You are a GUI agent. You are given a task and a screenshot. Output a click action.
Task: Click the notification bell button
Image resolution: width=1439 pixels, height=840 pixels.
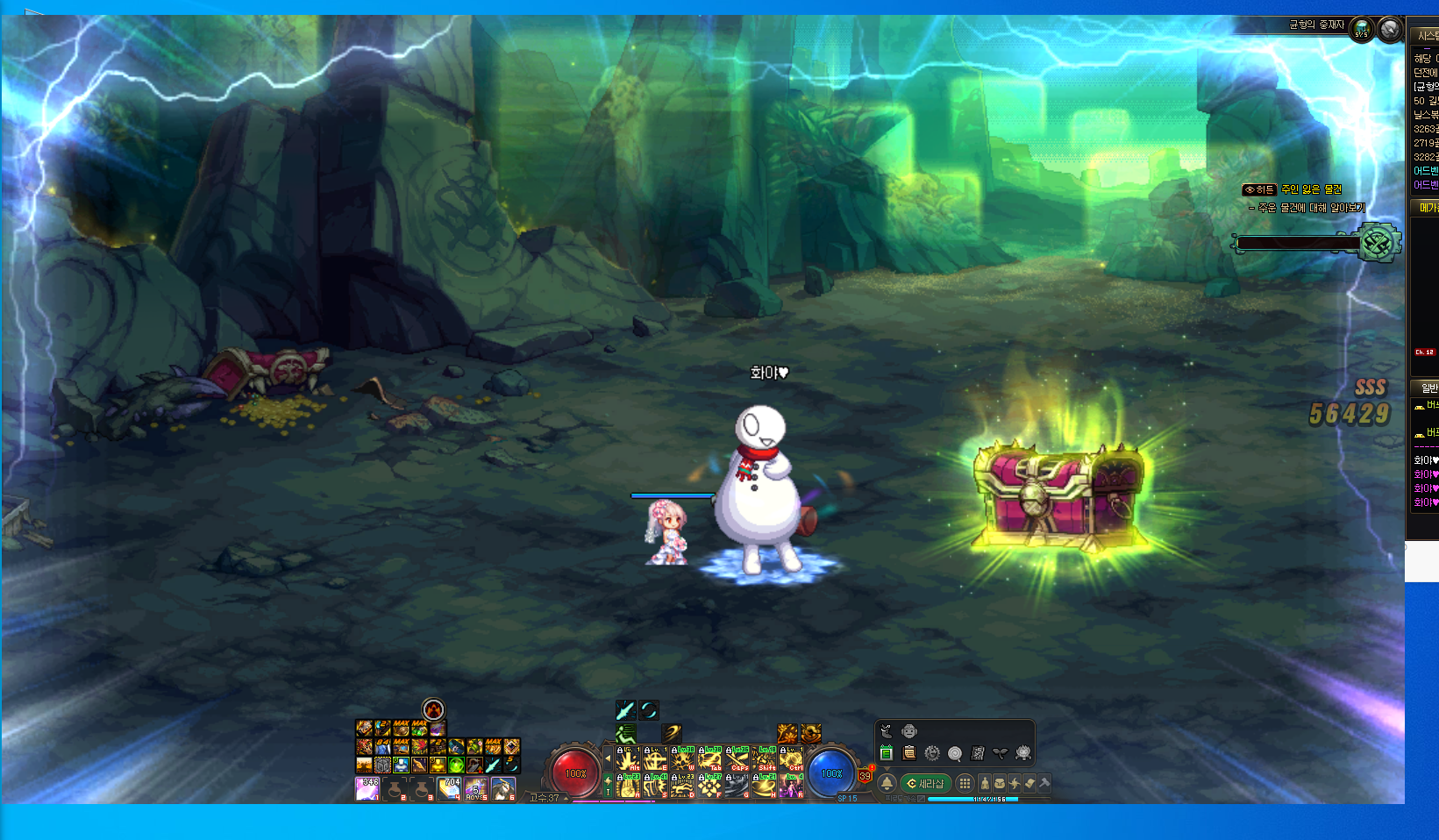[887, 783]
